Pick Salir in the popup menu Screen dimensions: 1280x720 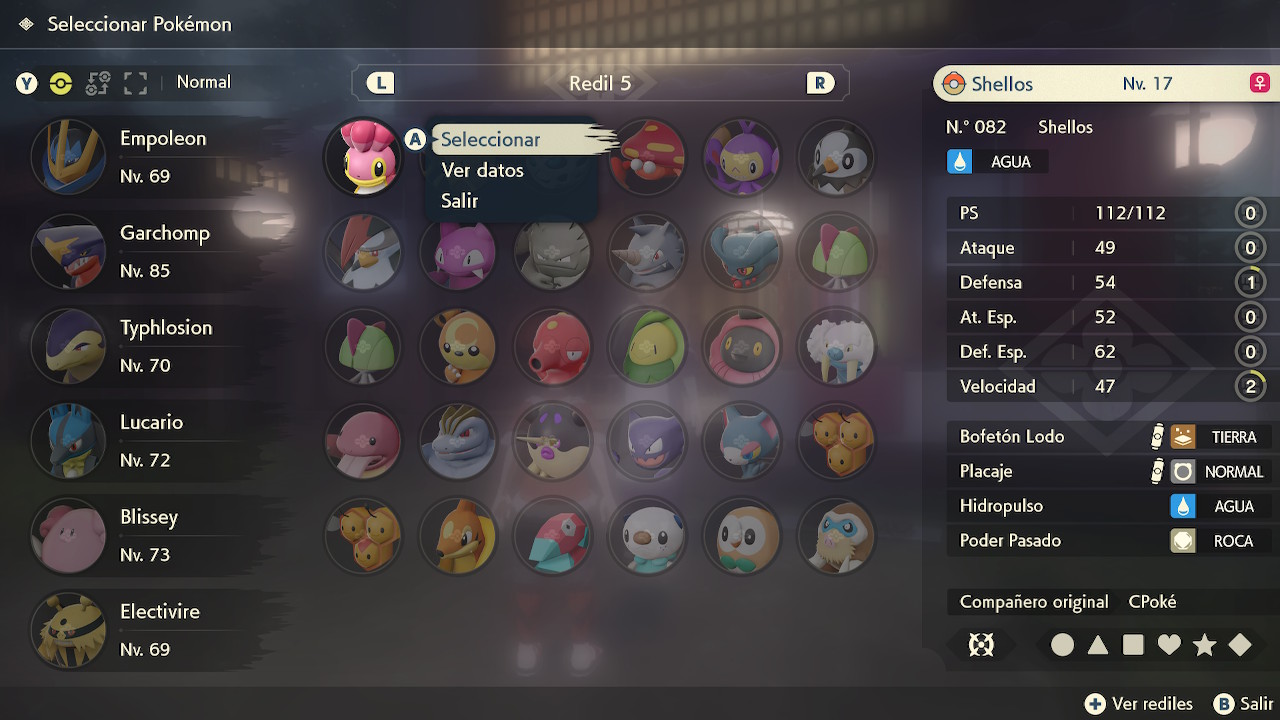click(x=459, y=201)
